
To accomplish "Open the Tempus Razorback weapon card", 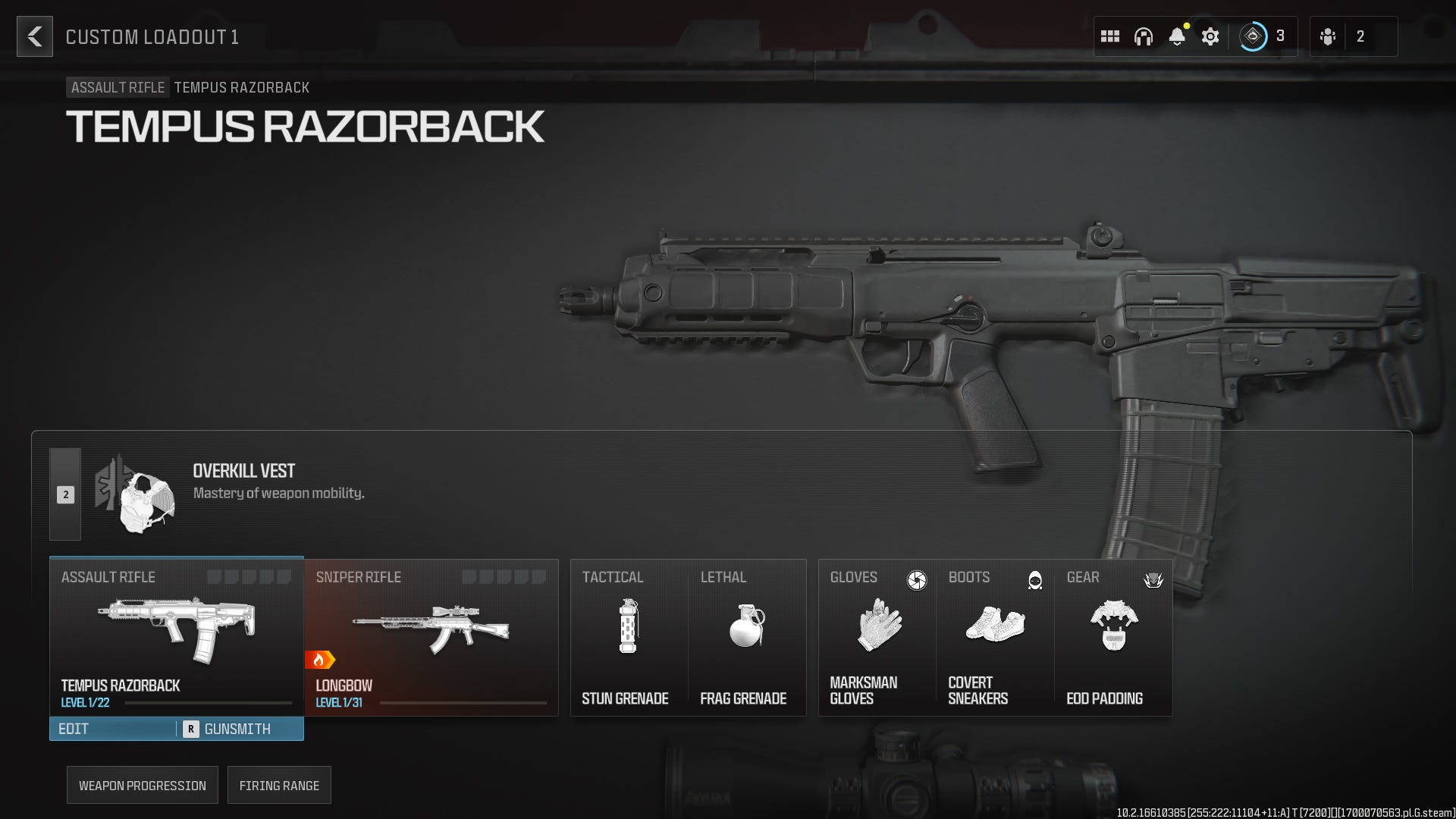I will tap(176, 637).
